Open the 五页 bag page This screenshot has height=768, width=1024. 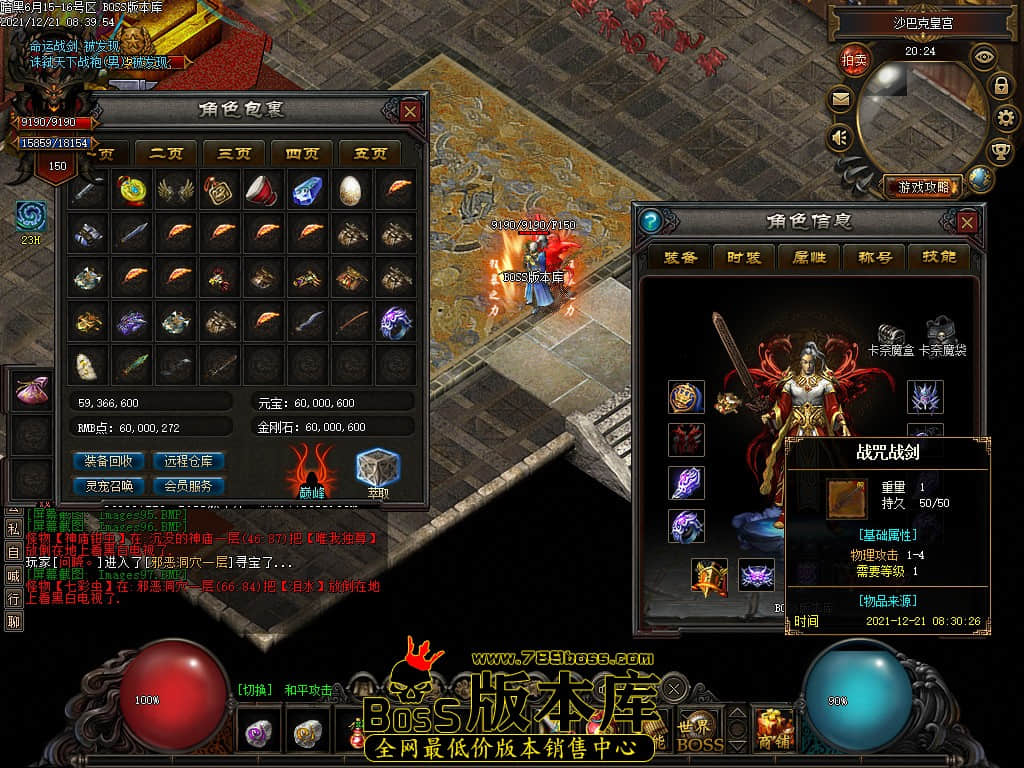[370, 154]
